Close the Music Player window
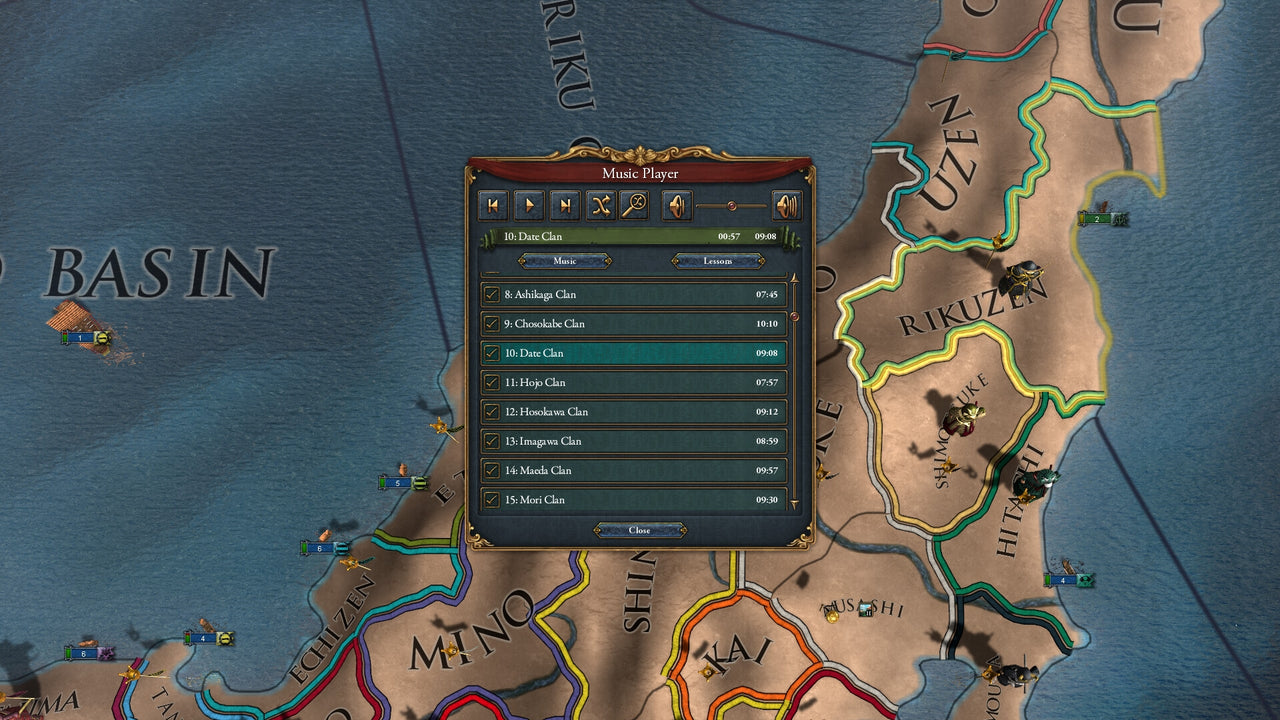 tap(638, 530)
